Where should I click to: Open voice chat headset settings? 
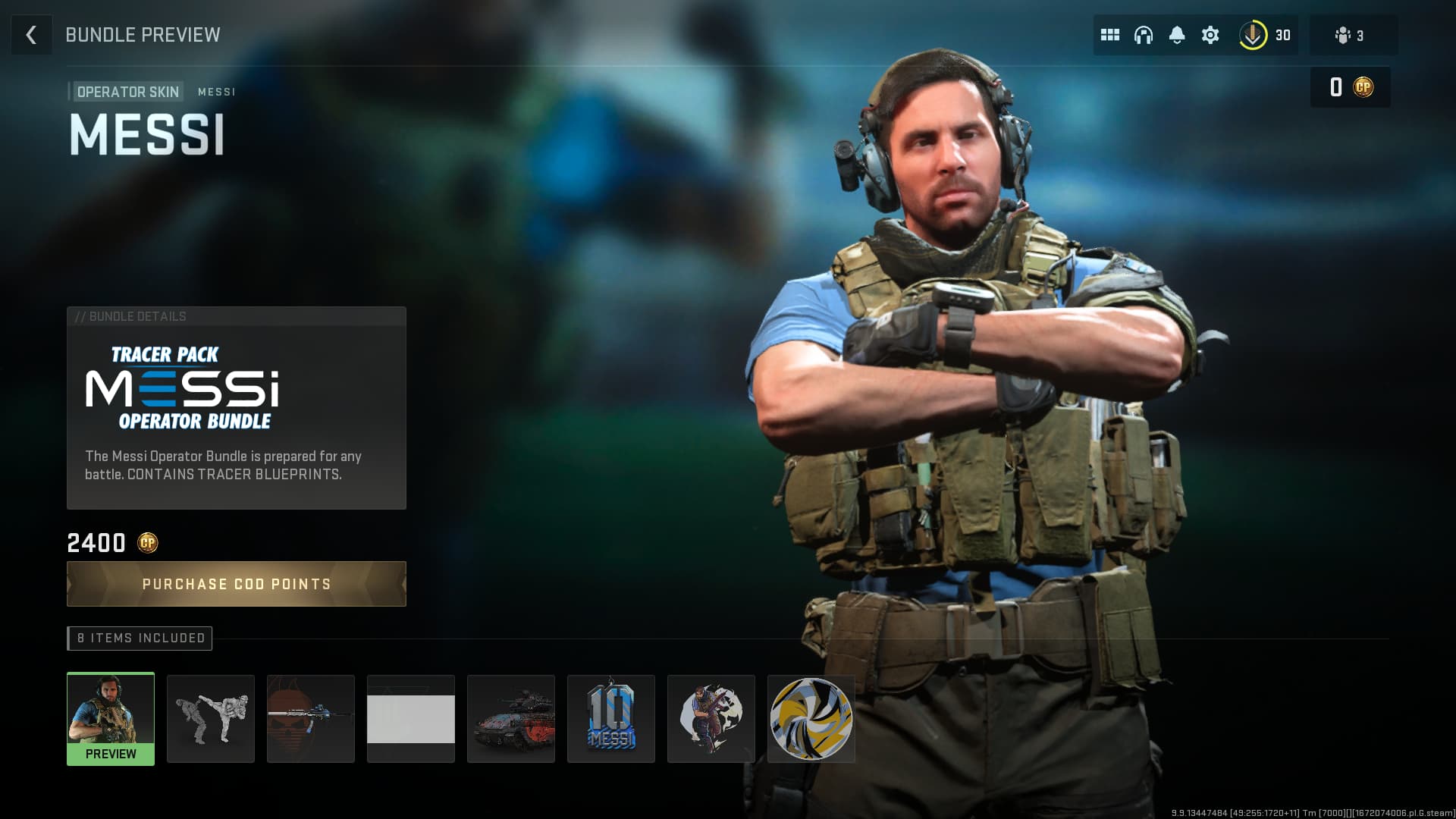[1144, 35]
